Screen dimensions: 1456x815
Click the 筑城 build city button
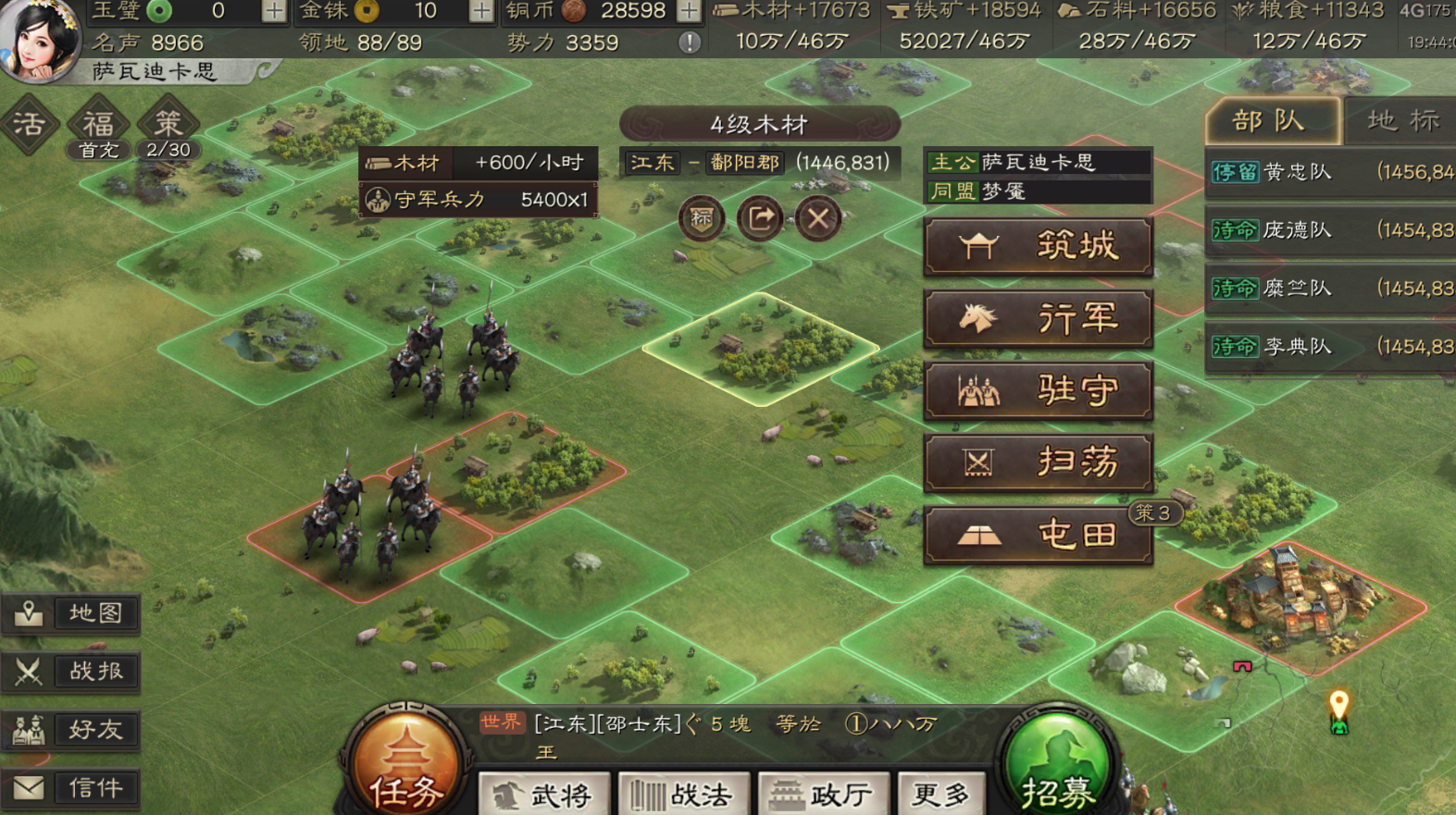click(x=1038, y=245)
